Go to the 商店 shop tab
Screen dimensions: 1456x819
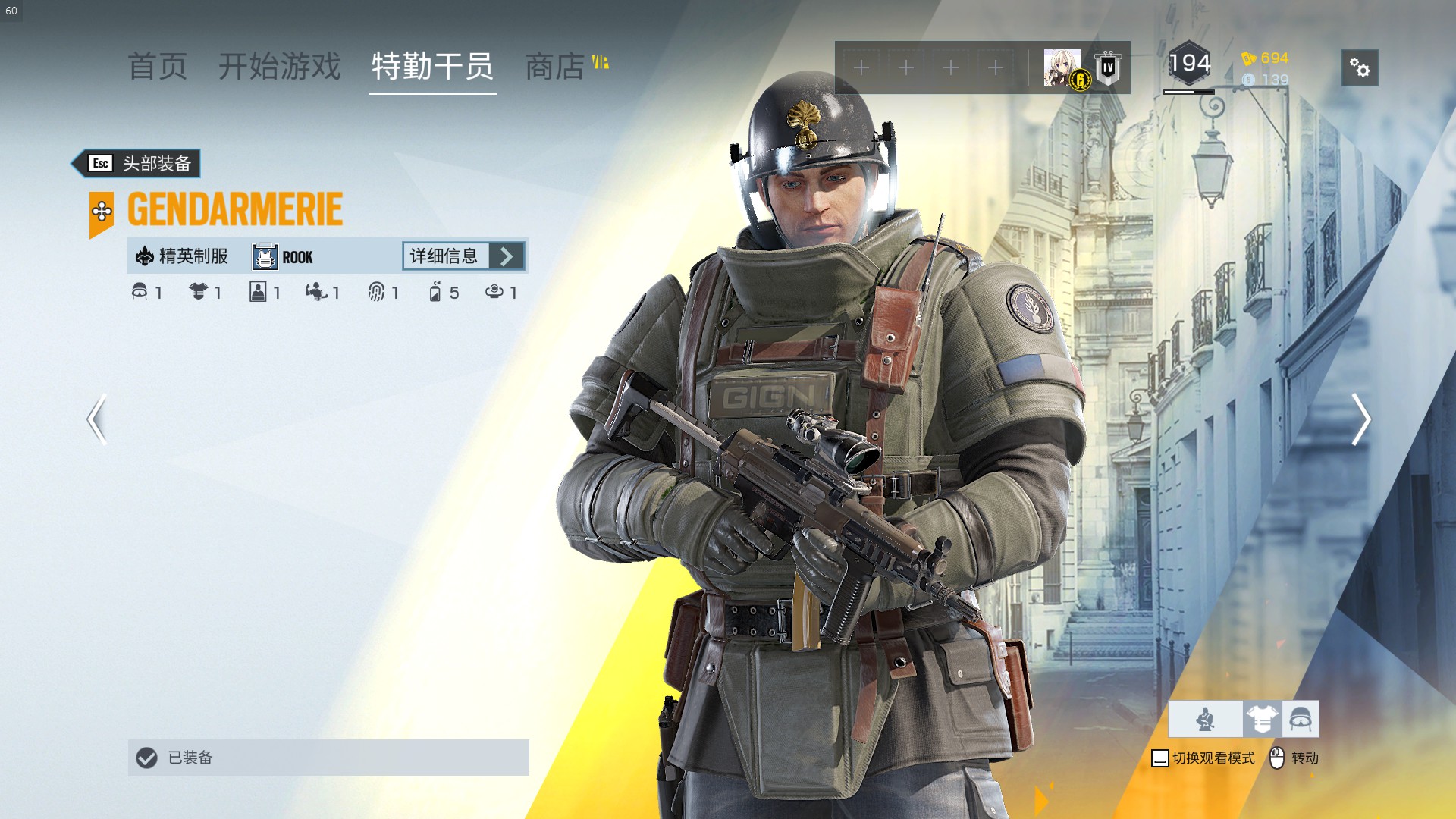click(x=556, y=67)
